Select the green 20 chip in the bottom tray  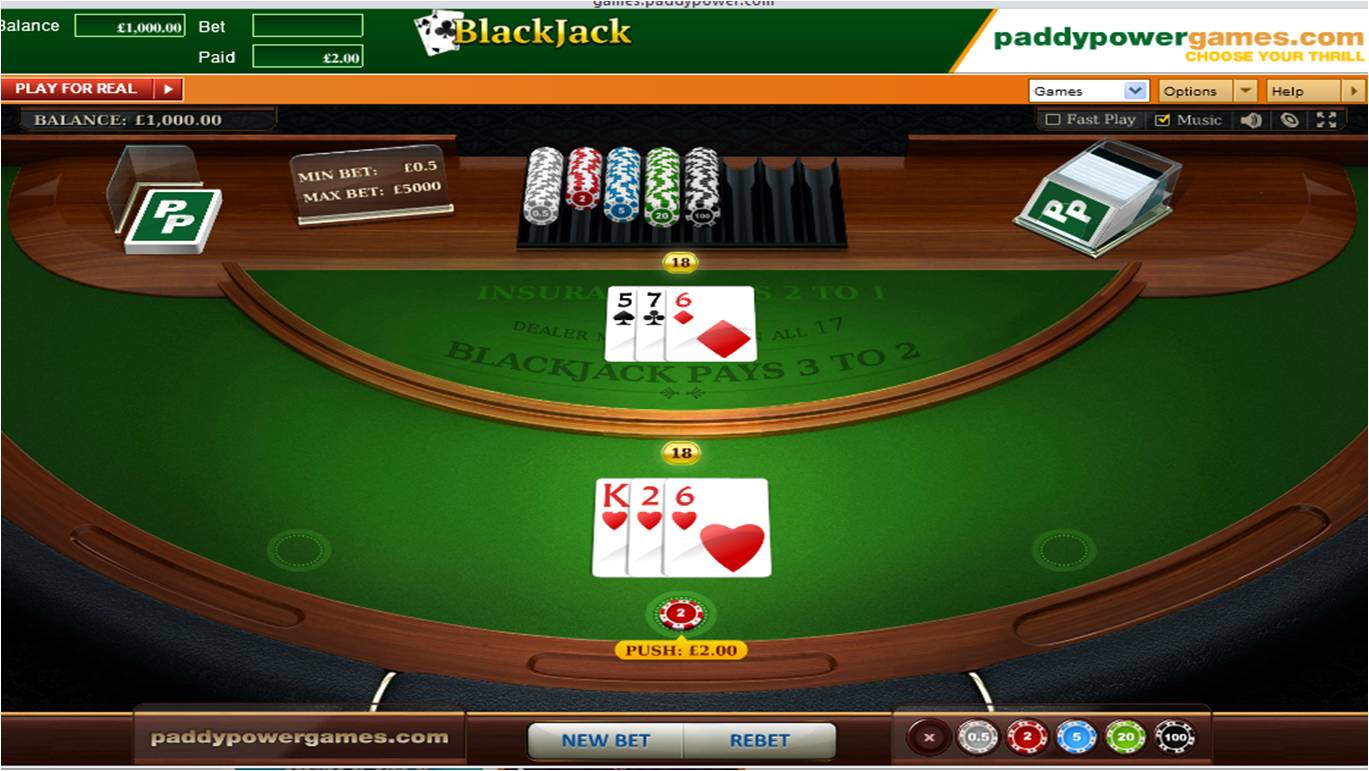1125,738
